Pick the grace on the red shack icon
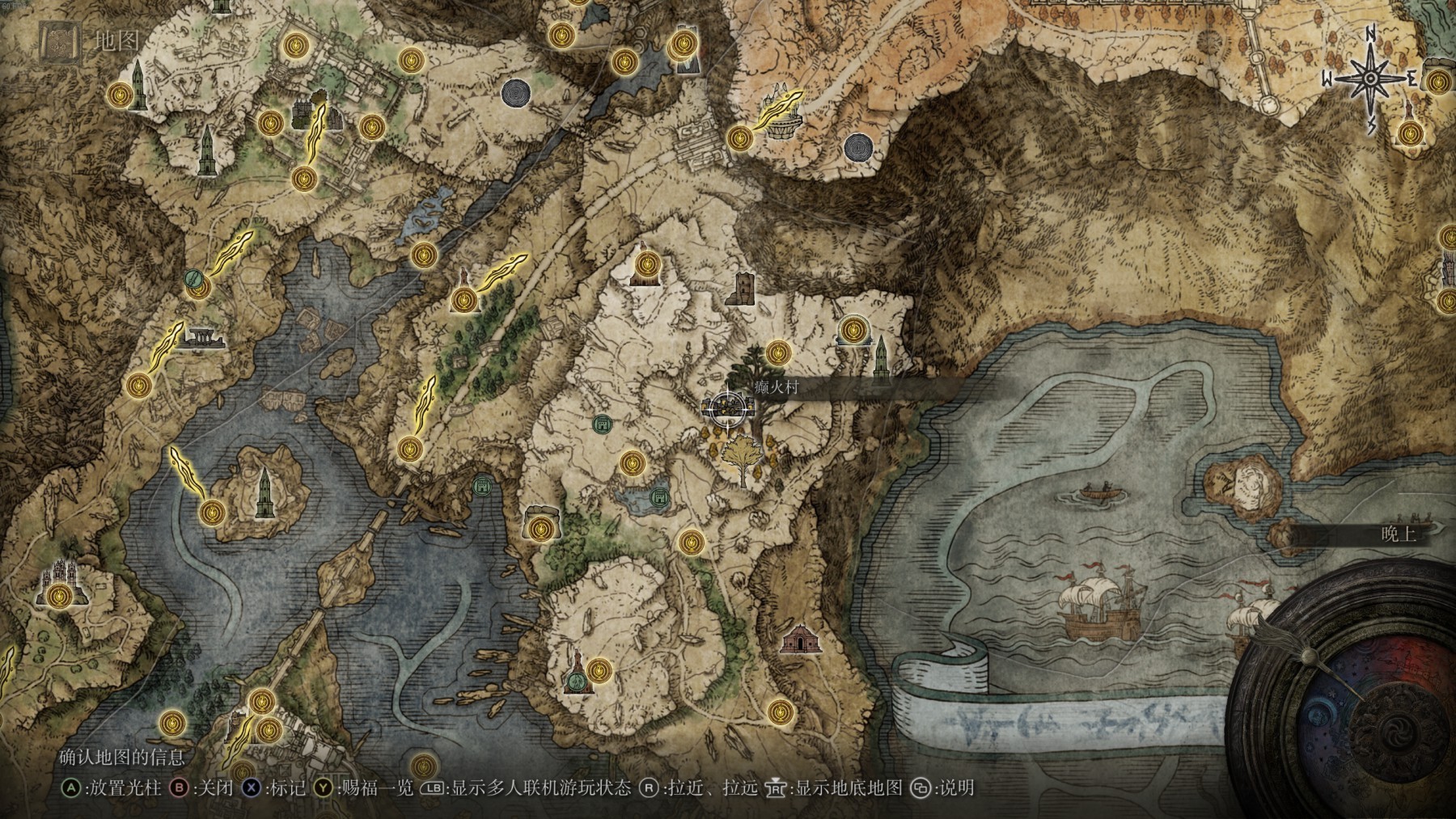 645,264
